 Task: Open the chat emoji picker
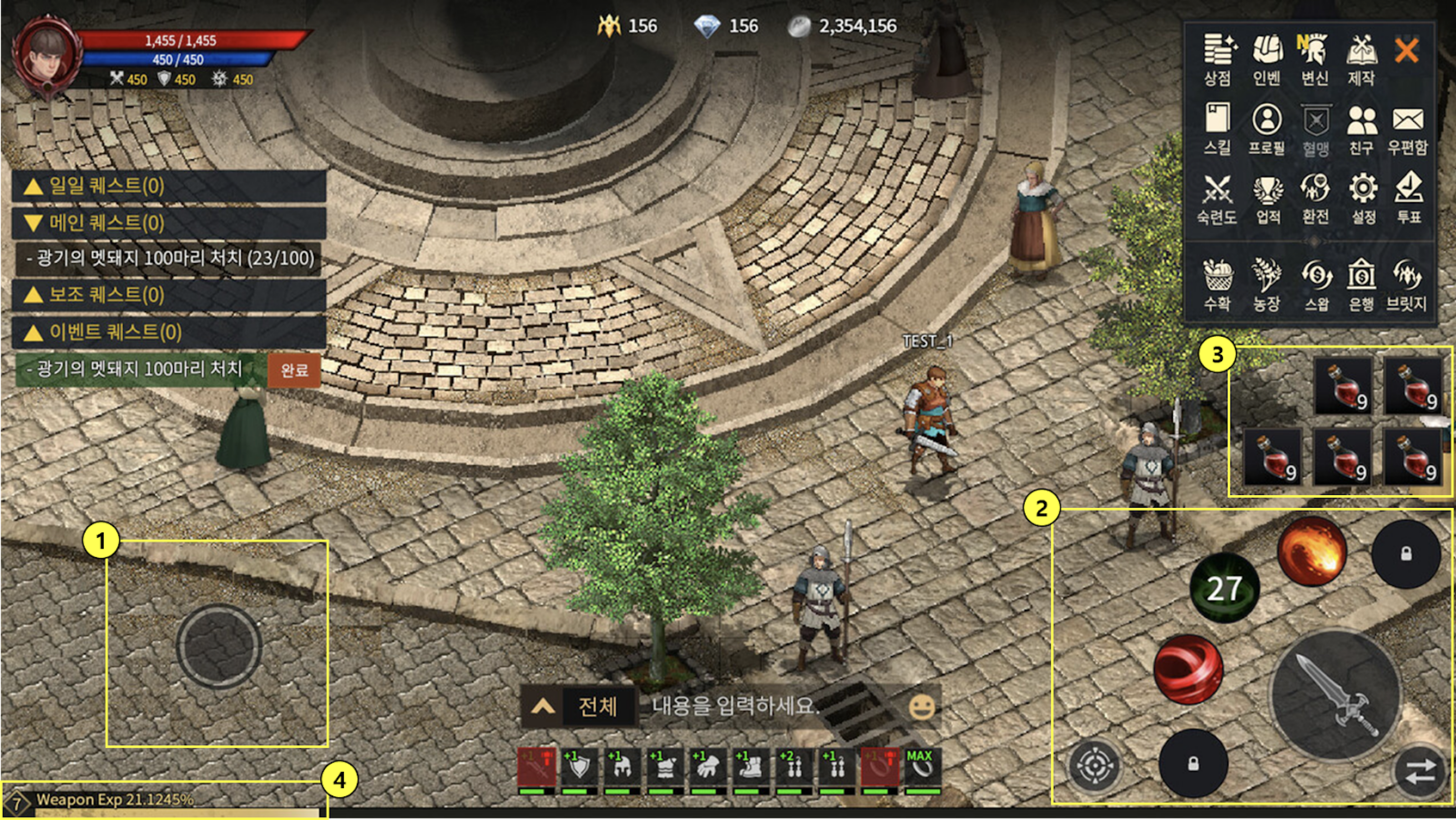click(922, 706)
